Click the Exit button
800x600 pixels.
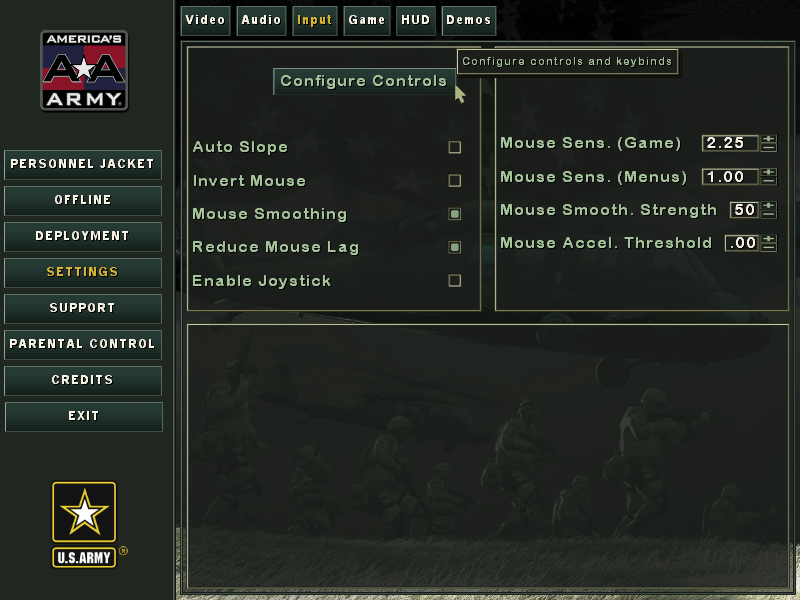click(x=83, y=416)
